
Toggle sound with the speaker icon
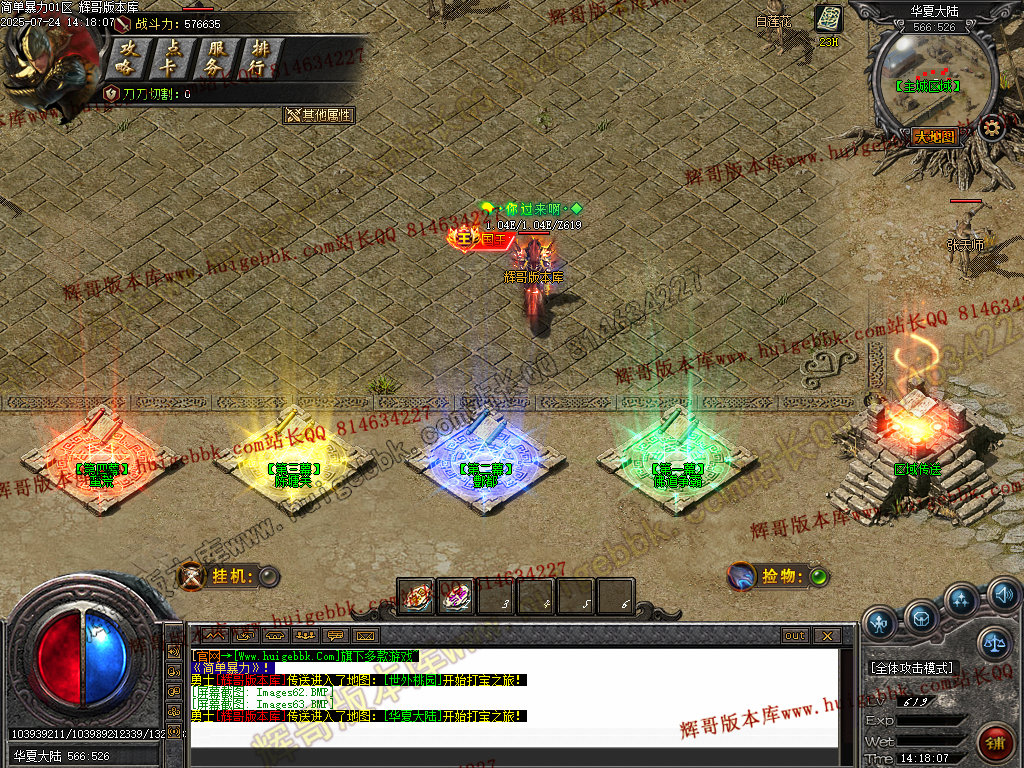click(x=1004, y=596)
